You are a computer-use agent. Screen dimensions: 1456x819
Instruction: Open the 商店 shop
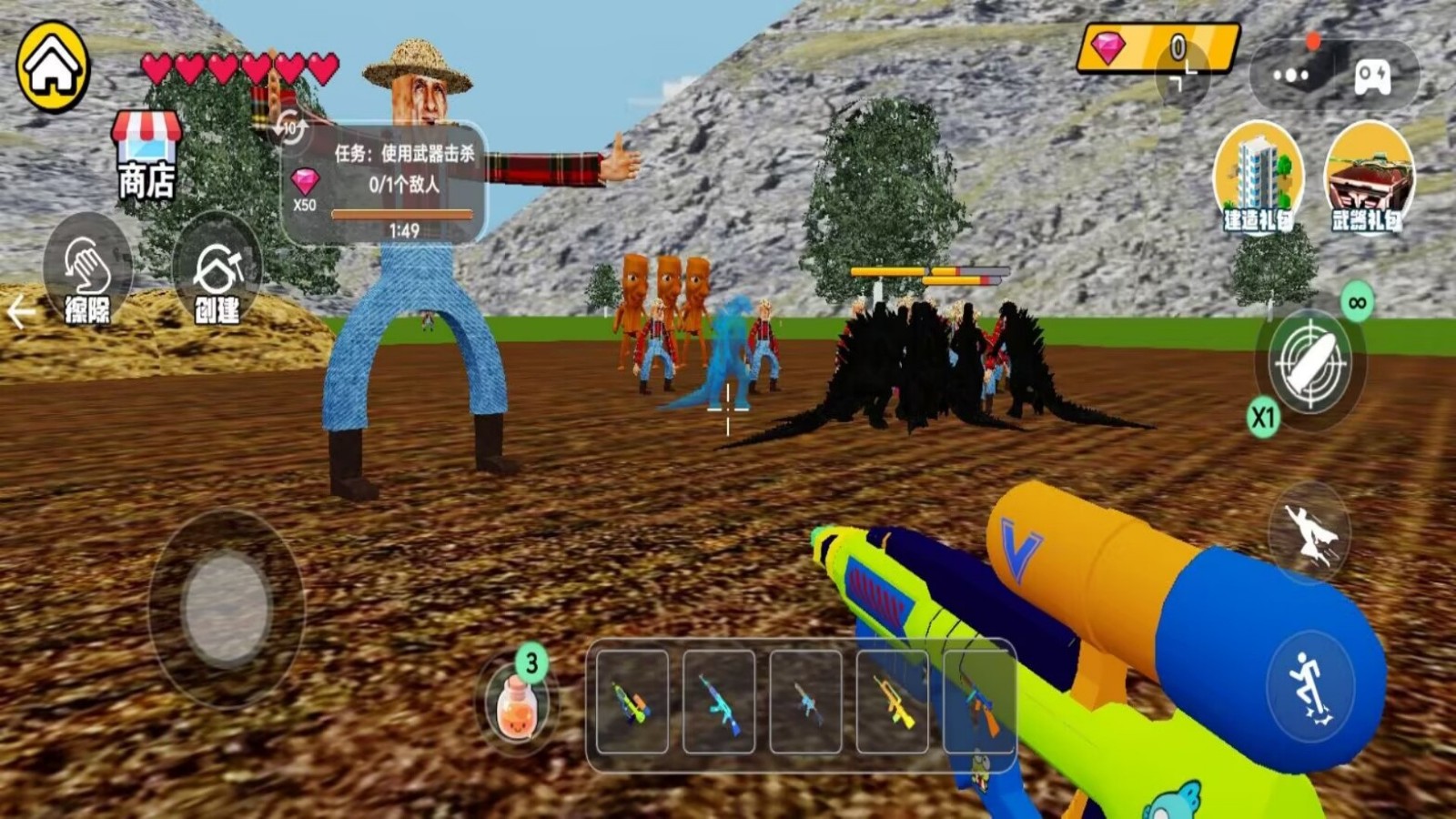(x=146, y=157)
